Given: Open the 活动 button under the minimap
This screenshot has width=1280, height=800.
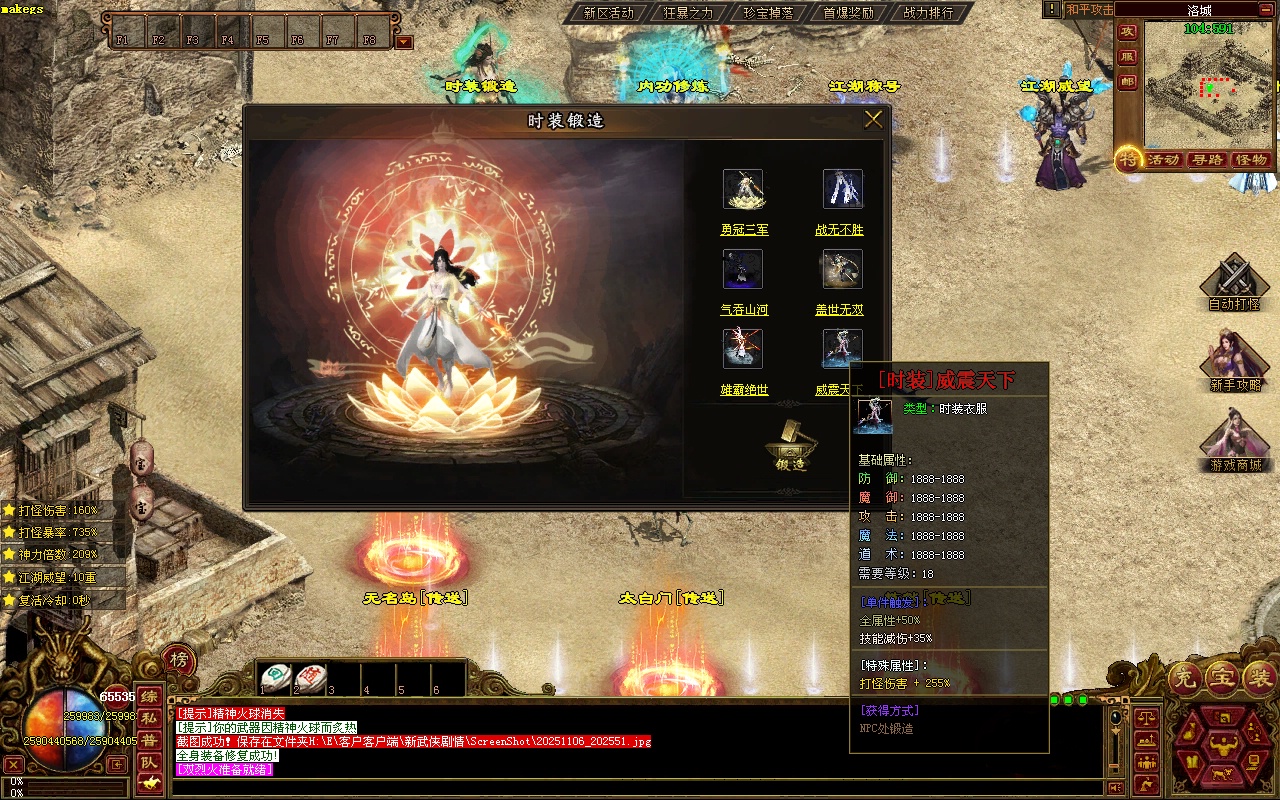Looking at the screenshot, I should [1163, 160].
